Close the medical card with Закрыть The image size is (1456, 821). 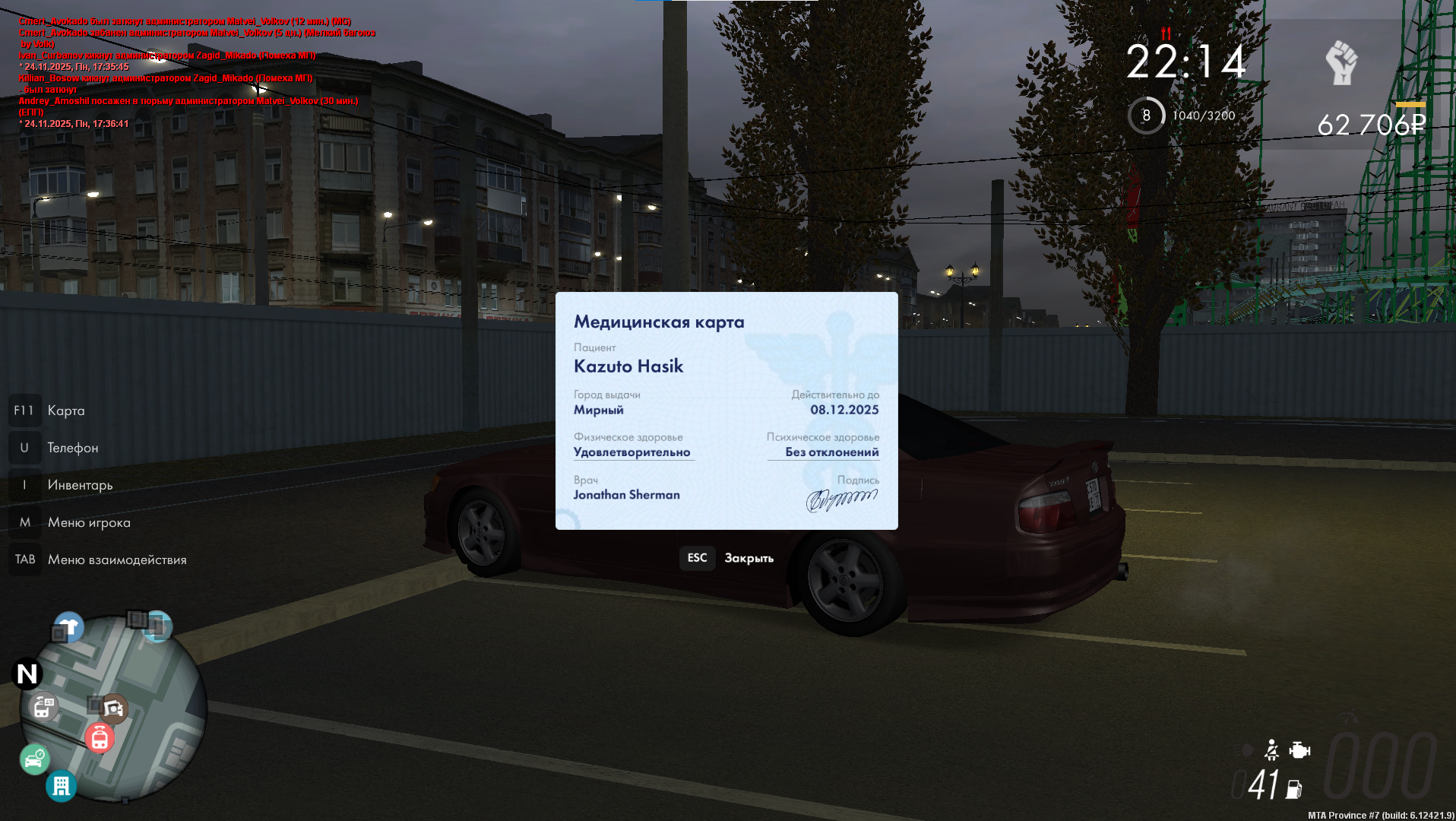coord(727,558)
